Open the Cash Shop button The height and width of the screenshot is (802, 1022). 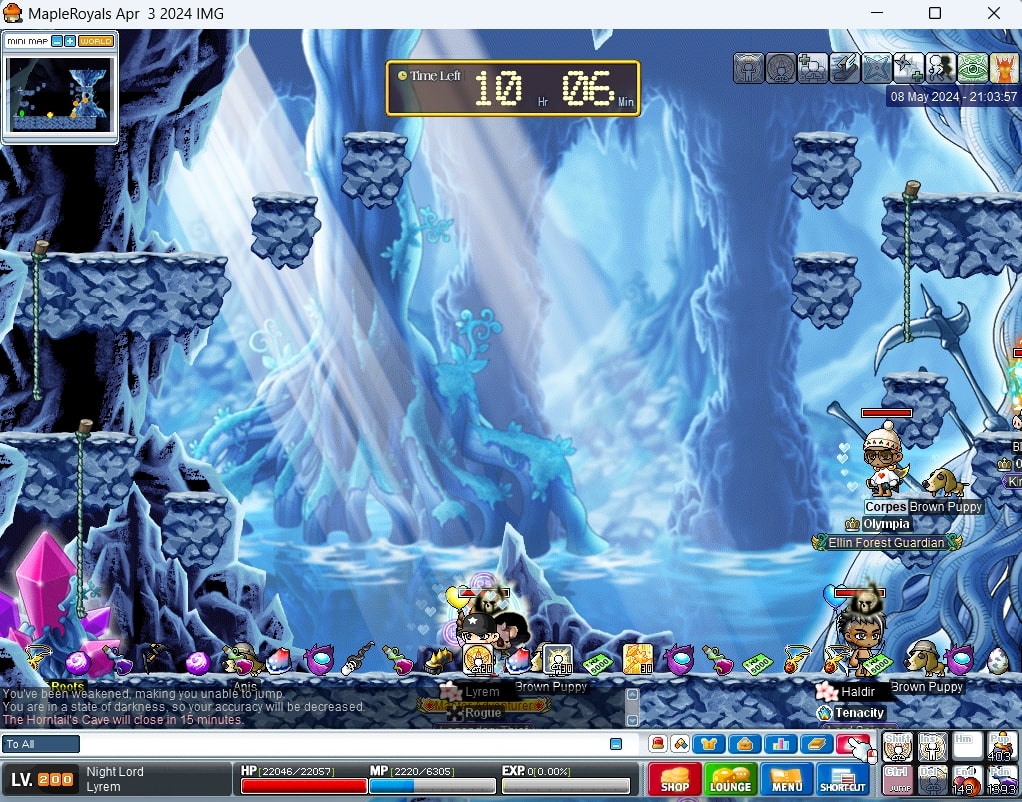coord(675,779)
